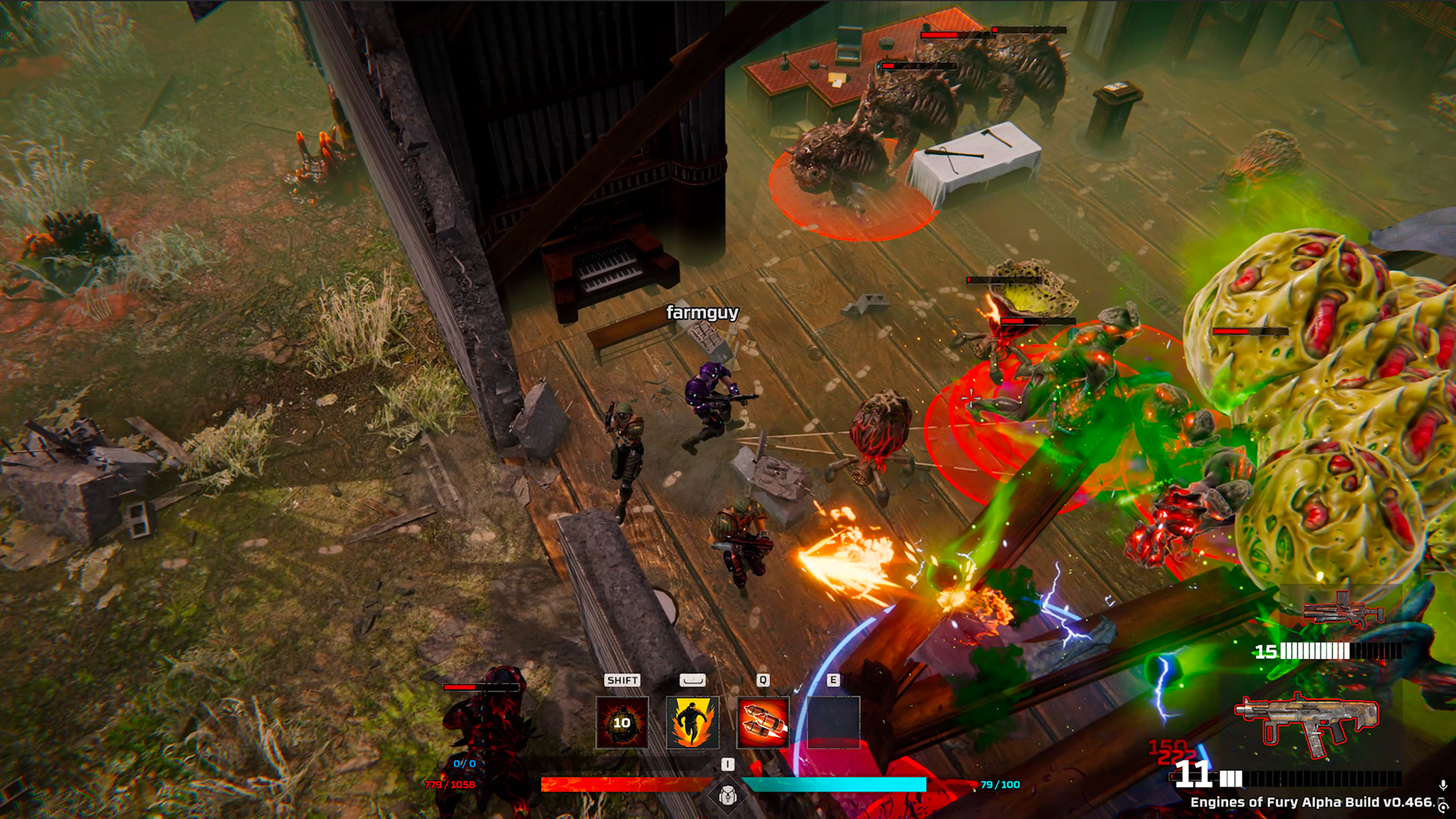This screenshot has height=819, width=1456.
Task: Toggle the microphone icon
Action: (1443, 786)
